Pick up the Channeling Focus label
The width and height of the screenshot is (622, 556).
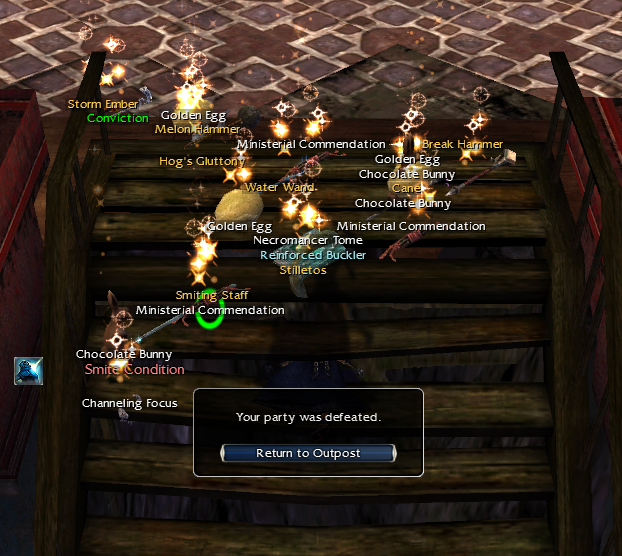(129, 403)
